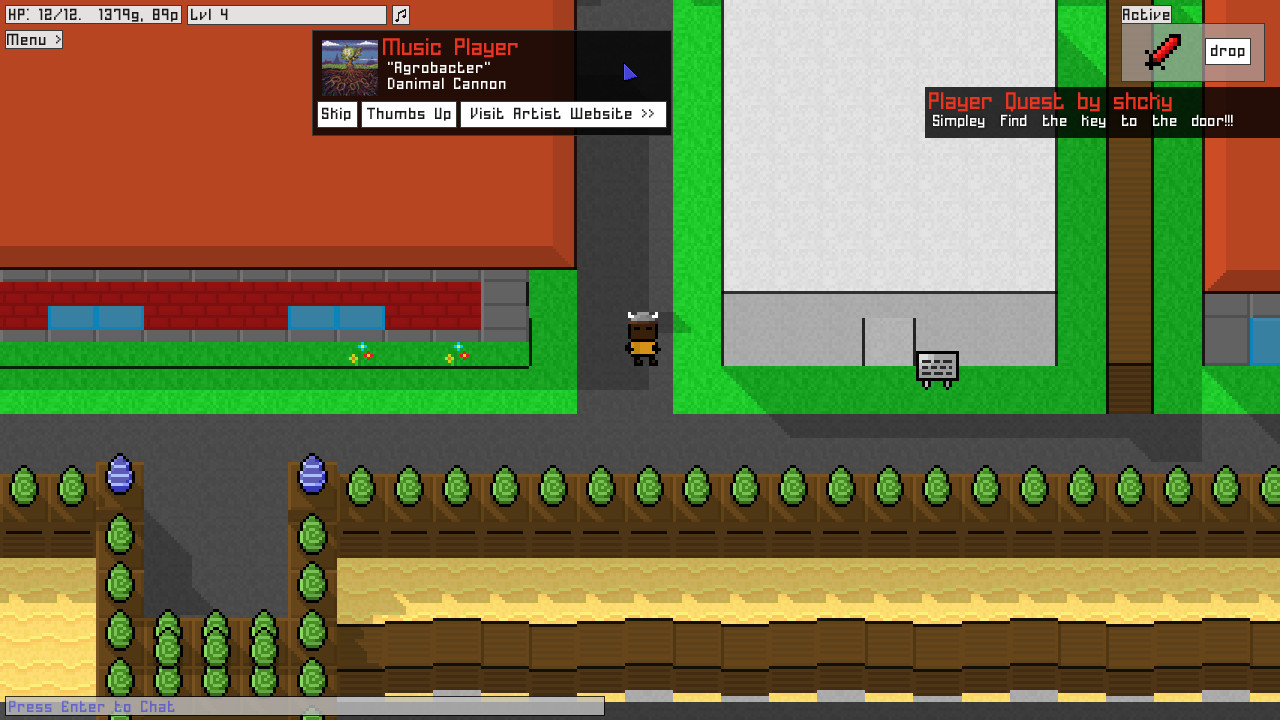Click the blue egg on the leftmost fence post
Screen dimensions: 1280x720
point(118,475)
